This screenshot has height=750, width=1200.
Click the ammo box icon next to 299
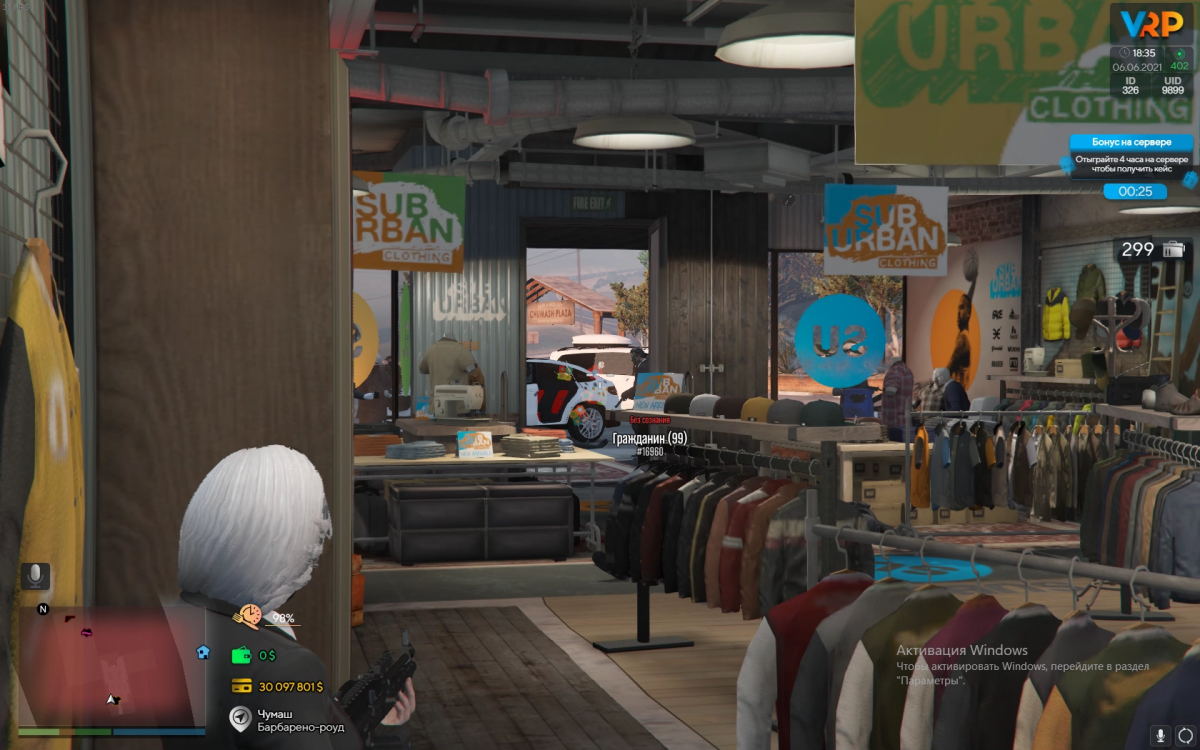coord(1174,249)
